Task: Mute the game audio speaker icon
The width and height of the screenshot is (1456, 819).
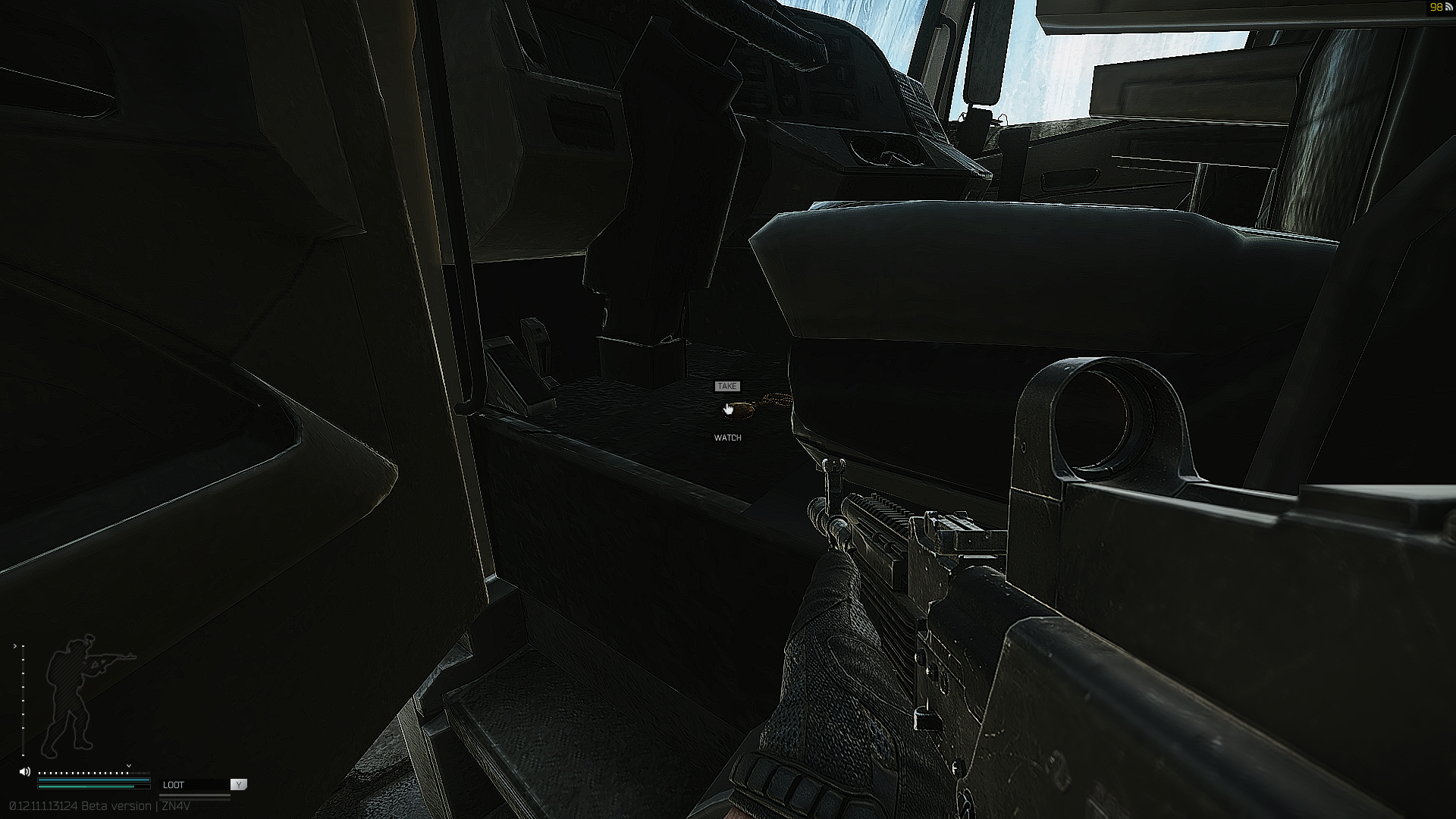Action: point(24,772)
